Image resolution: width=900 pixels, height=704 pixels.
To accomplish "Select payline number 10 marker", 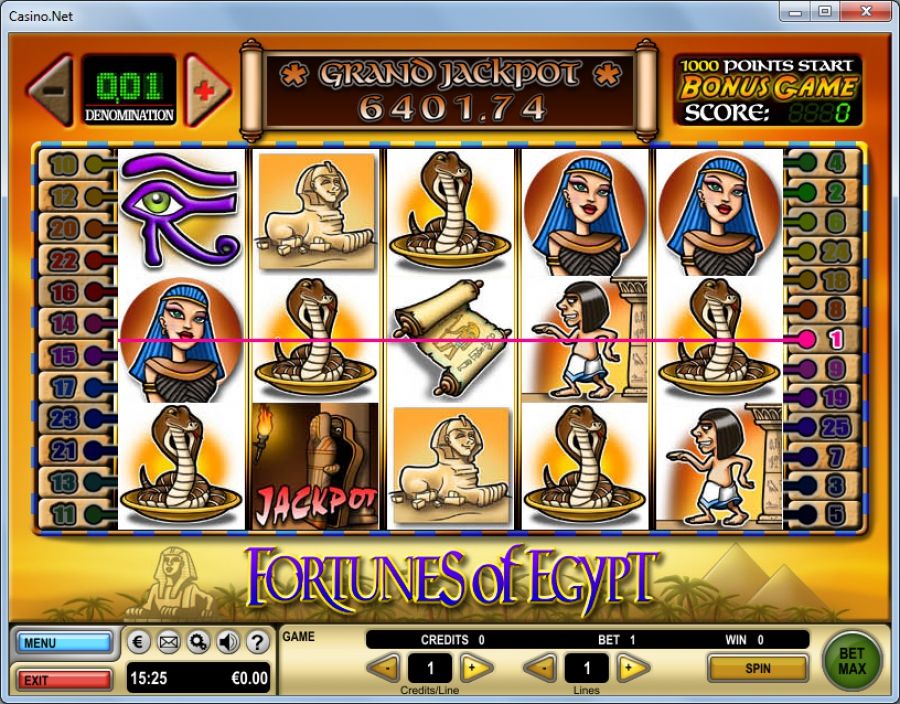I will click(x=63, y=164).
